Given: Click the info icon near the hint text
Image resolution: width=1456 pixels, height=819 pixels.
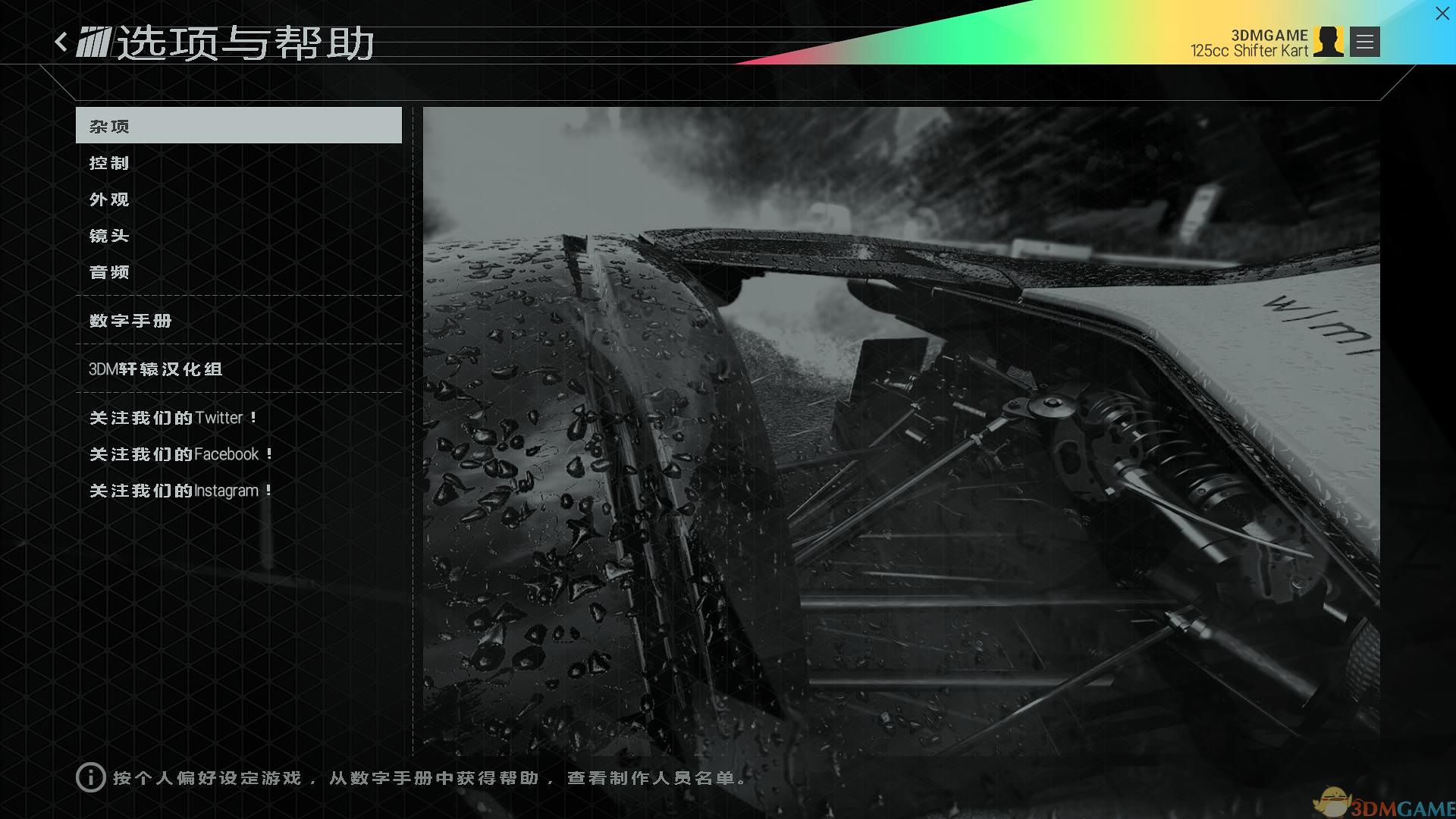Looking at the screenshot, I should pos(89,778).
